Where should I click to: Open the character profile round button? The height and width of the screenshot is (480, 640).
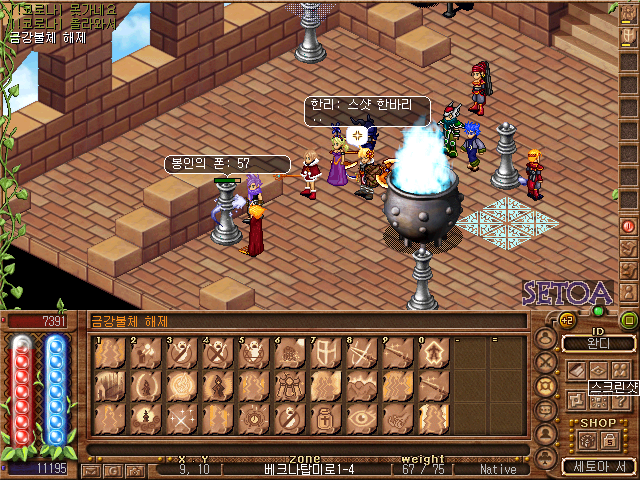coord(546,338)
